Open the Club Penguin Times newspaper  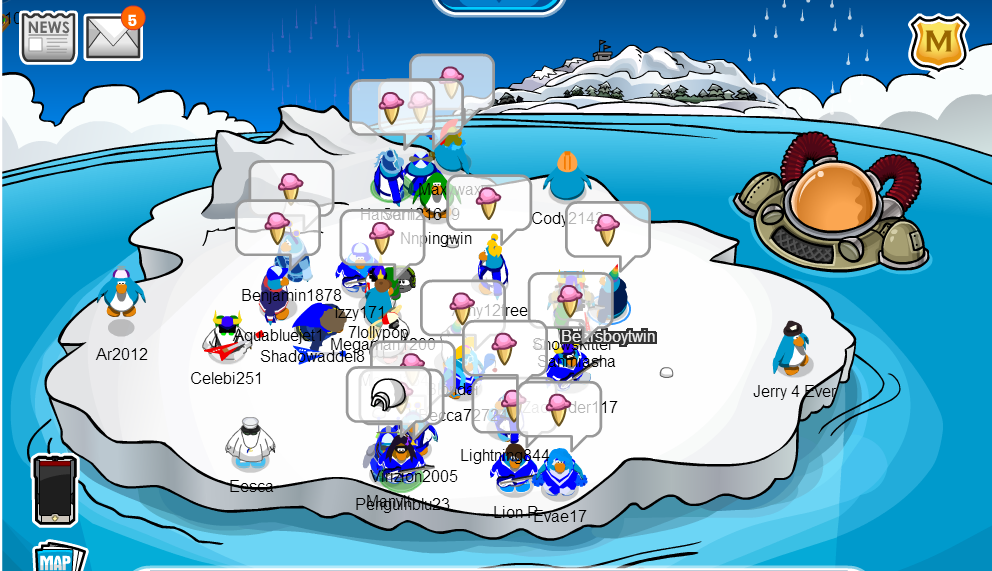click(x=48, y=37)
